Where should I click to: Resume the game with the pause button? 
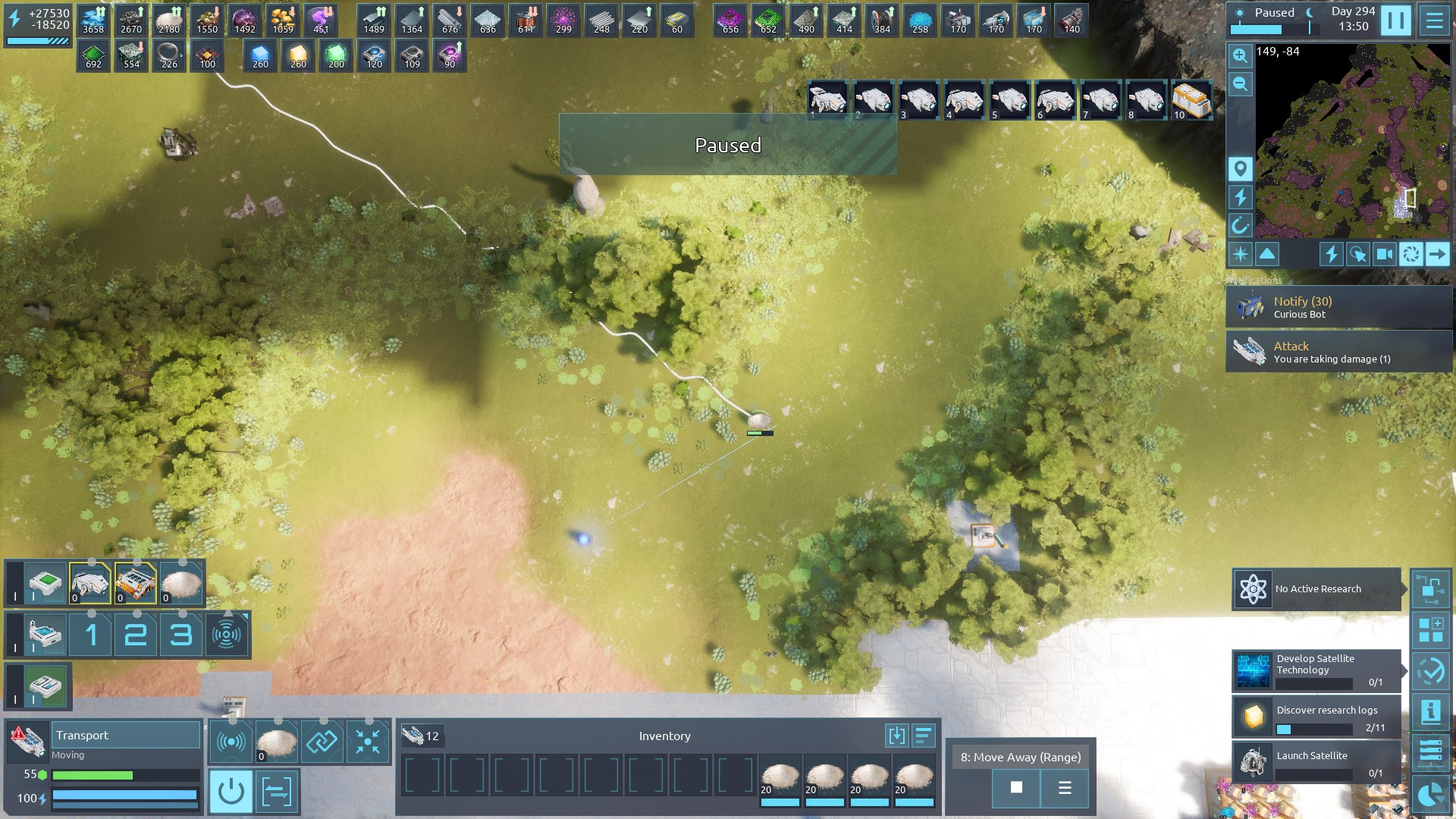tap(1395, 20)
